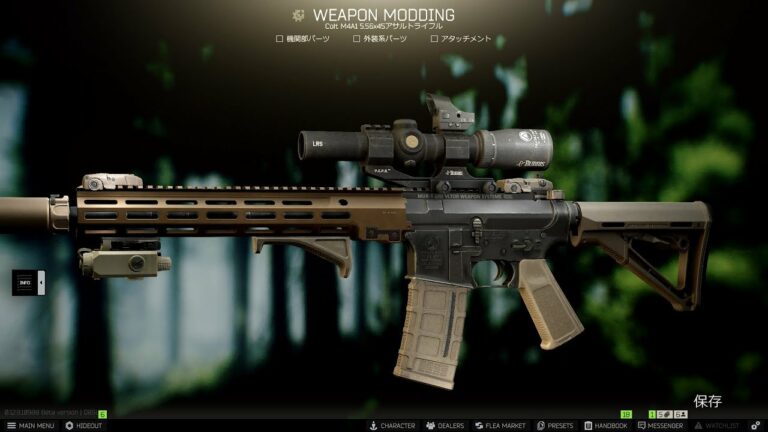Go to the Hideout
Viewport: 768px width, 432px height.
[83, 425]
